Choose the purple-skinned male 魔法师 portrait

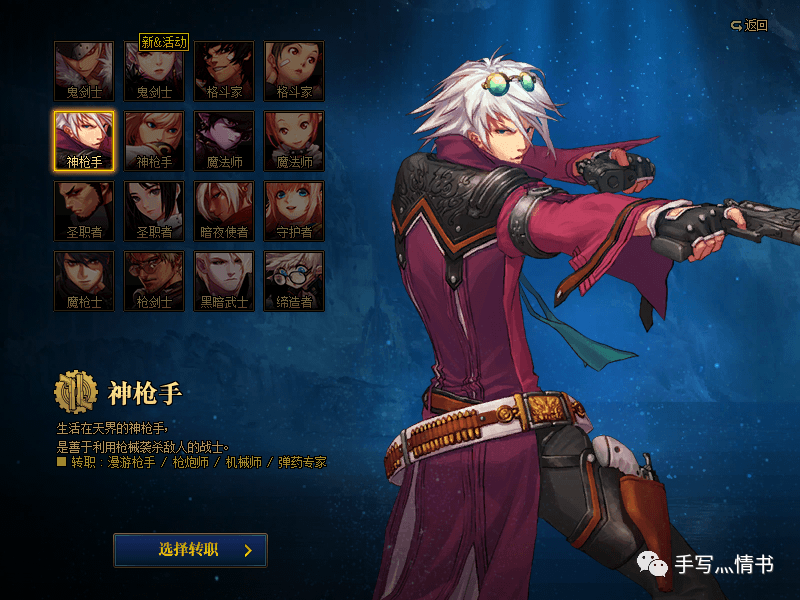(224, 141)
